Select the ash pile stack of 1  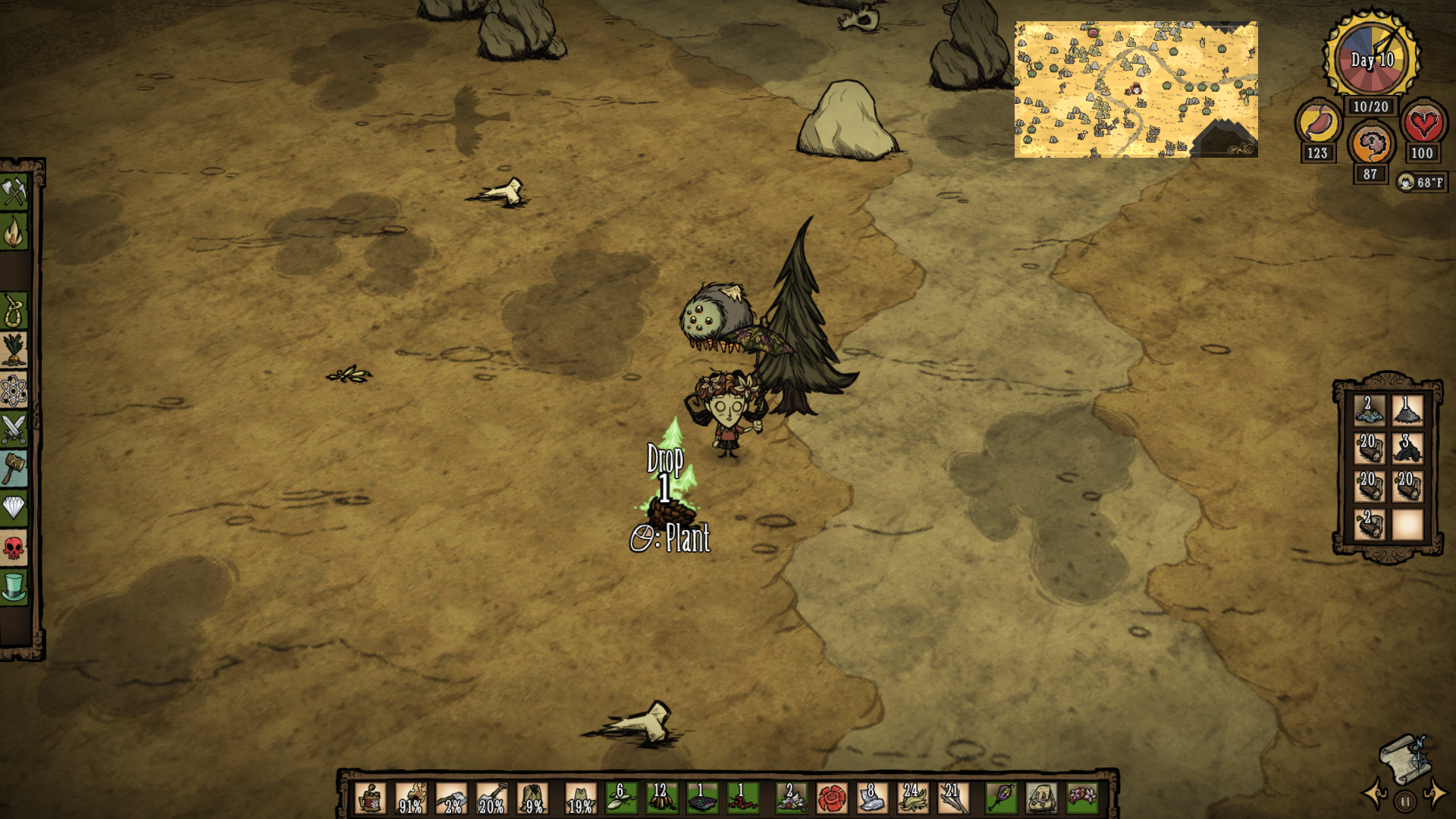click(x=1407, y=411)
